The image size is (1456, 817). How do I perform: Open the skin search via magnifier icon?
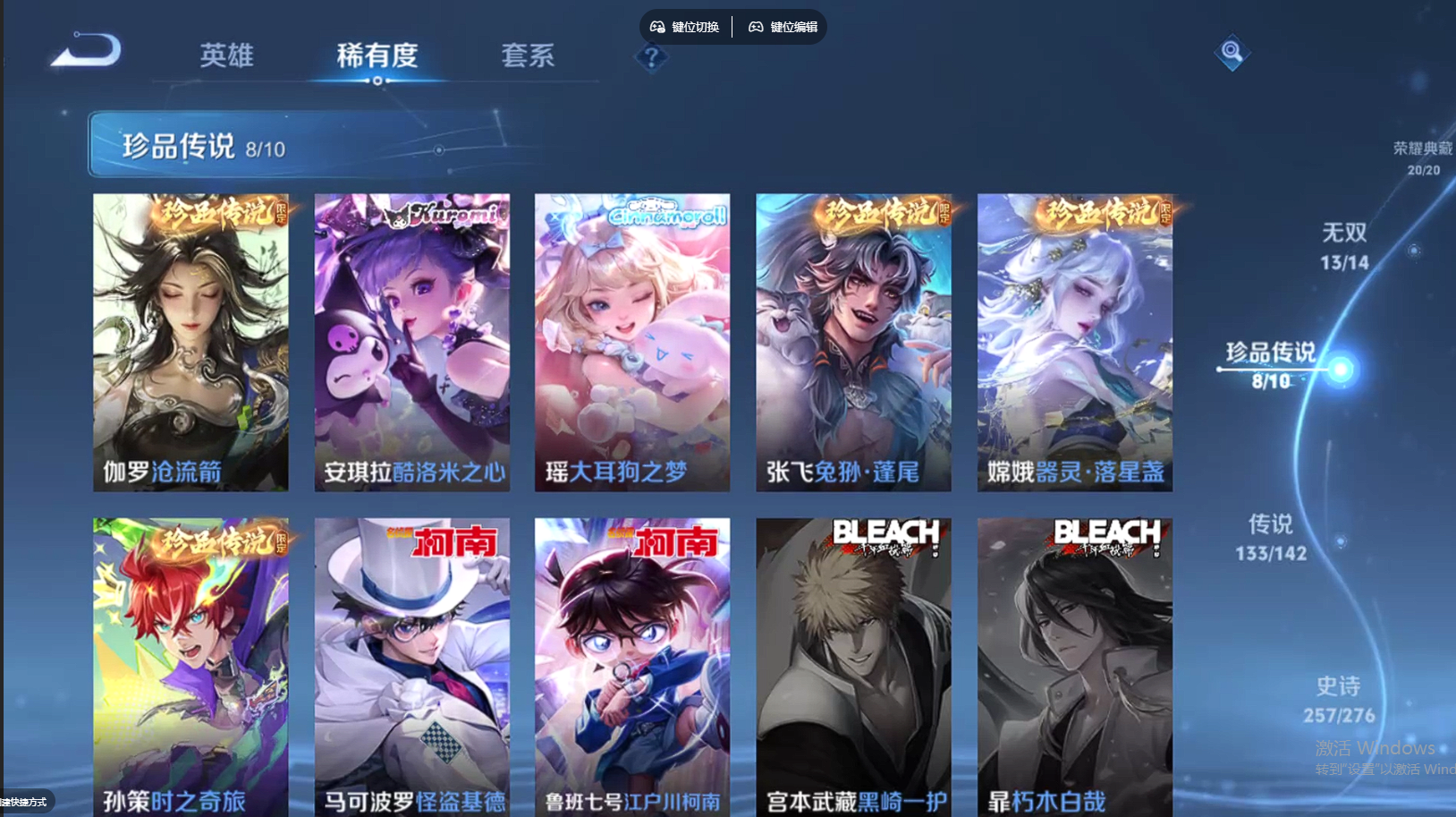pyautogui.click(x=1232, y=52)
